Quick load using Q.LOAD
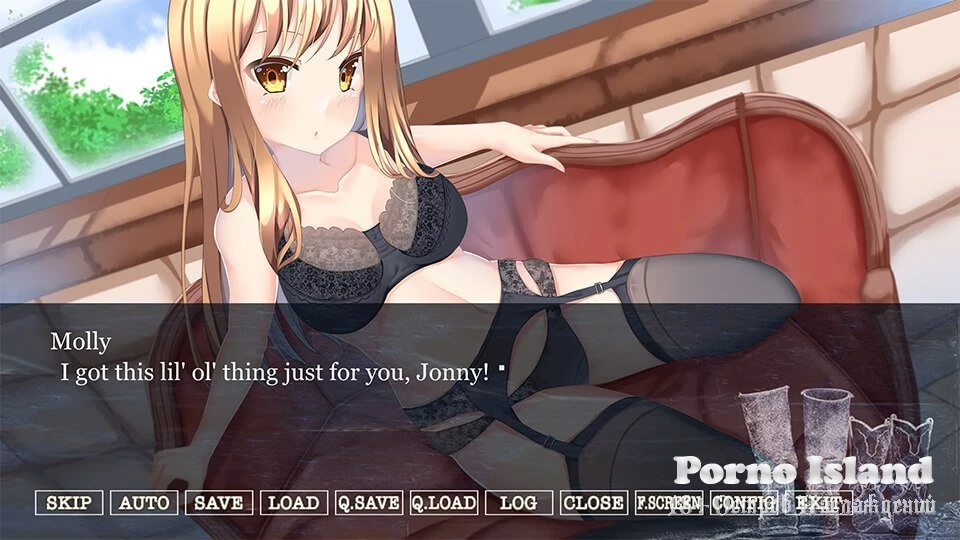Screen dimensions: 960x540 (443, 503)
